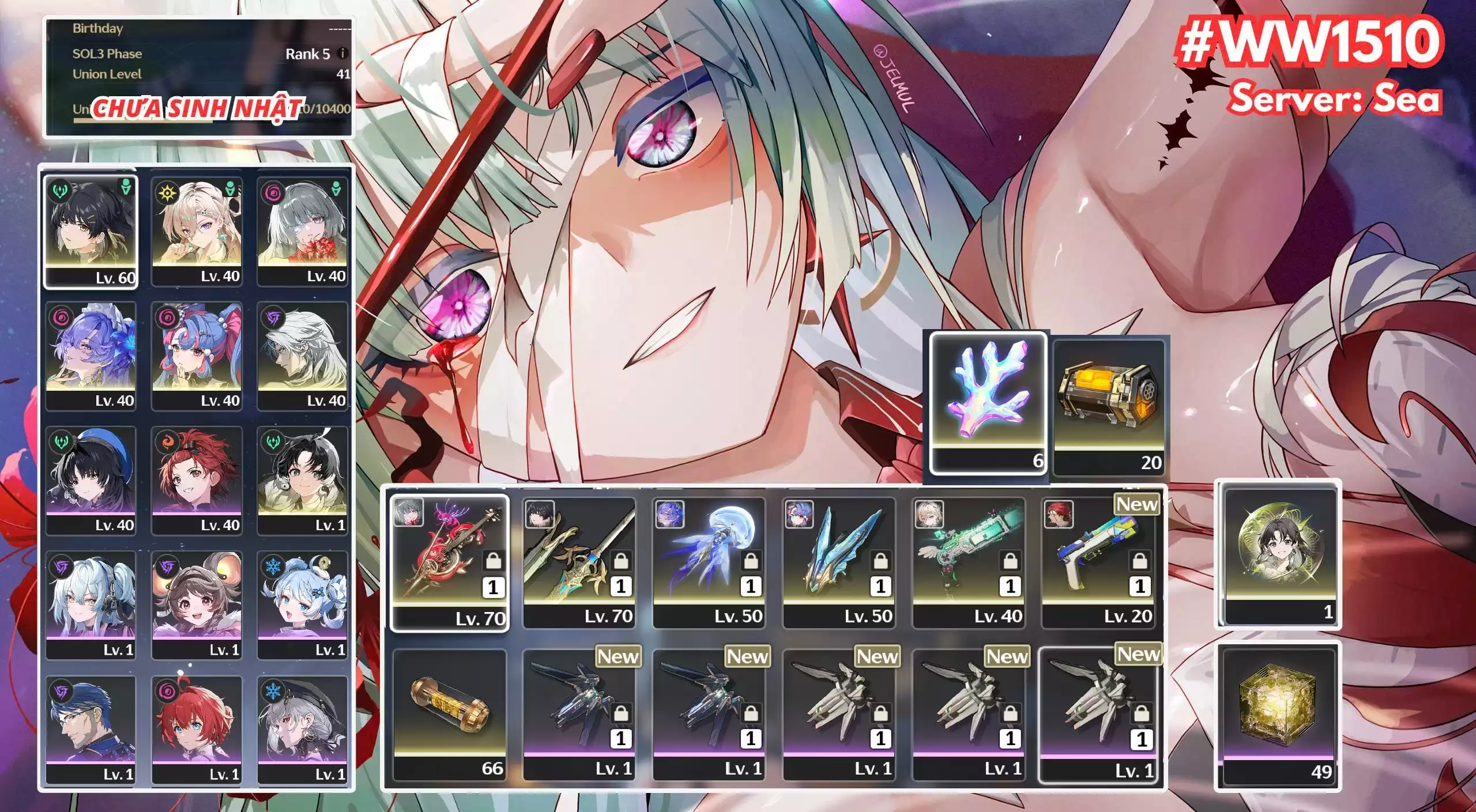Screen dimensions: 1476x812
Task: Select the red cello weapon at Lv. 70
Action: pos(449,562)
